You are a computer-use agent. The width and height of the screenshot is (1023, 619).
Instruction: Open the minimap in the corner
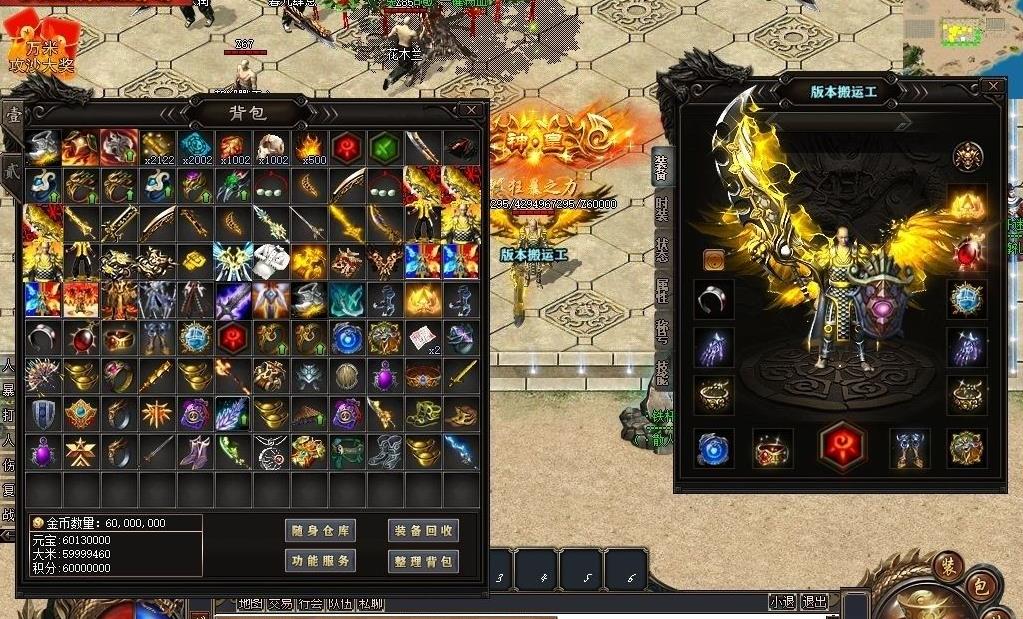pos(962,35)
